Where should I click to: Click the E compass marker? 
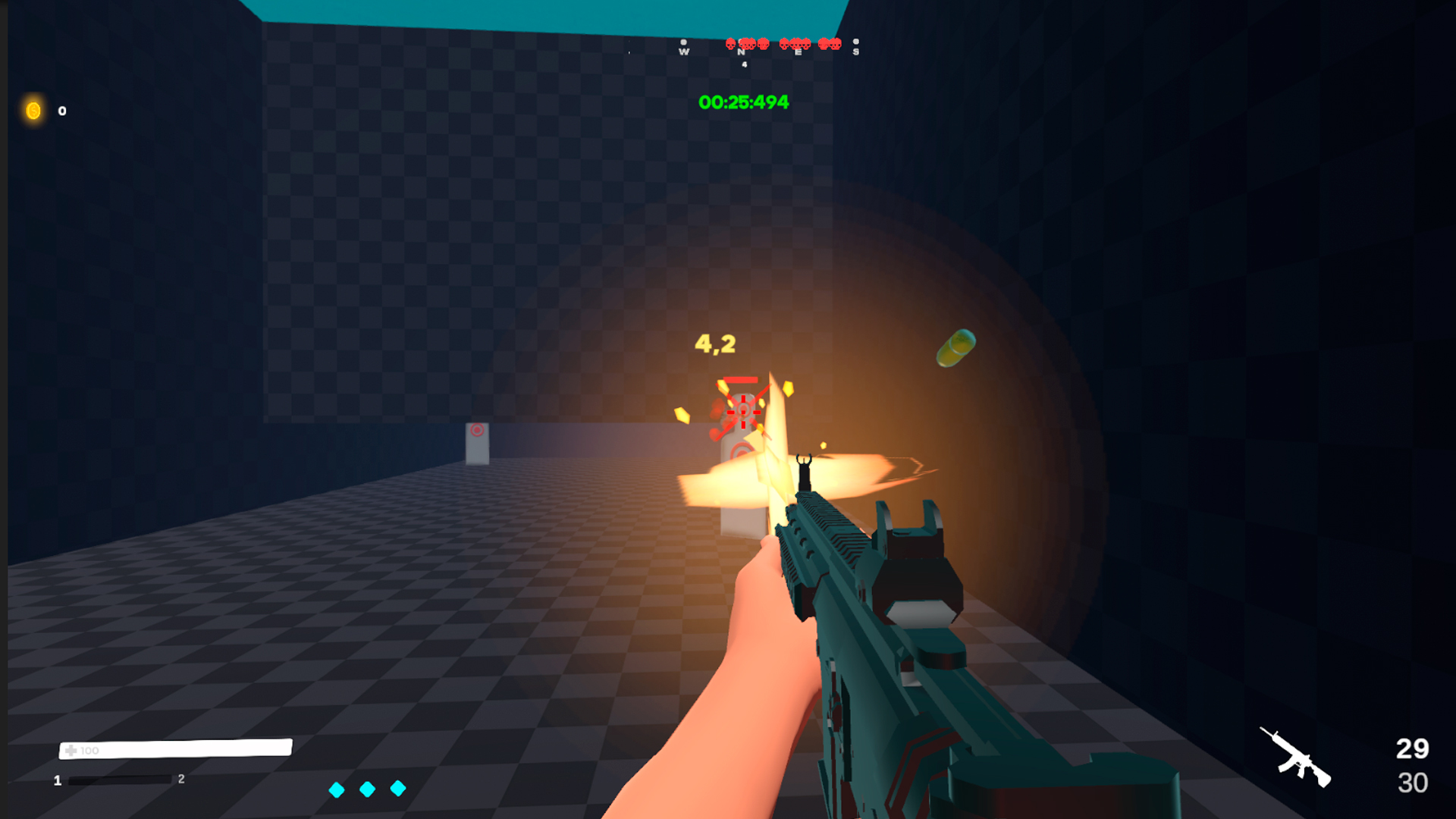798,52
